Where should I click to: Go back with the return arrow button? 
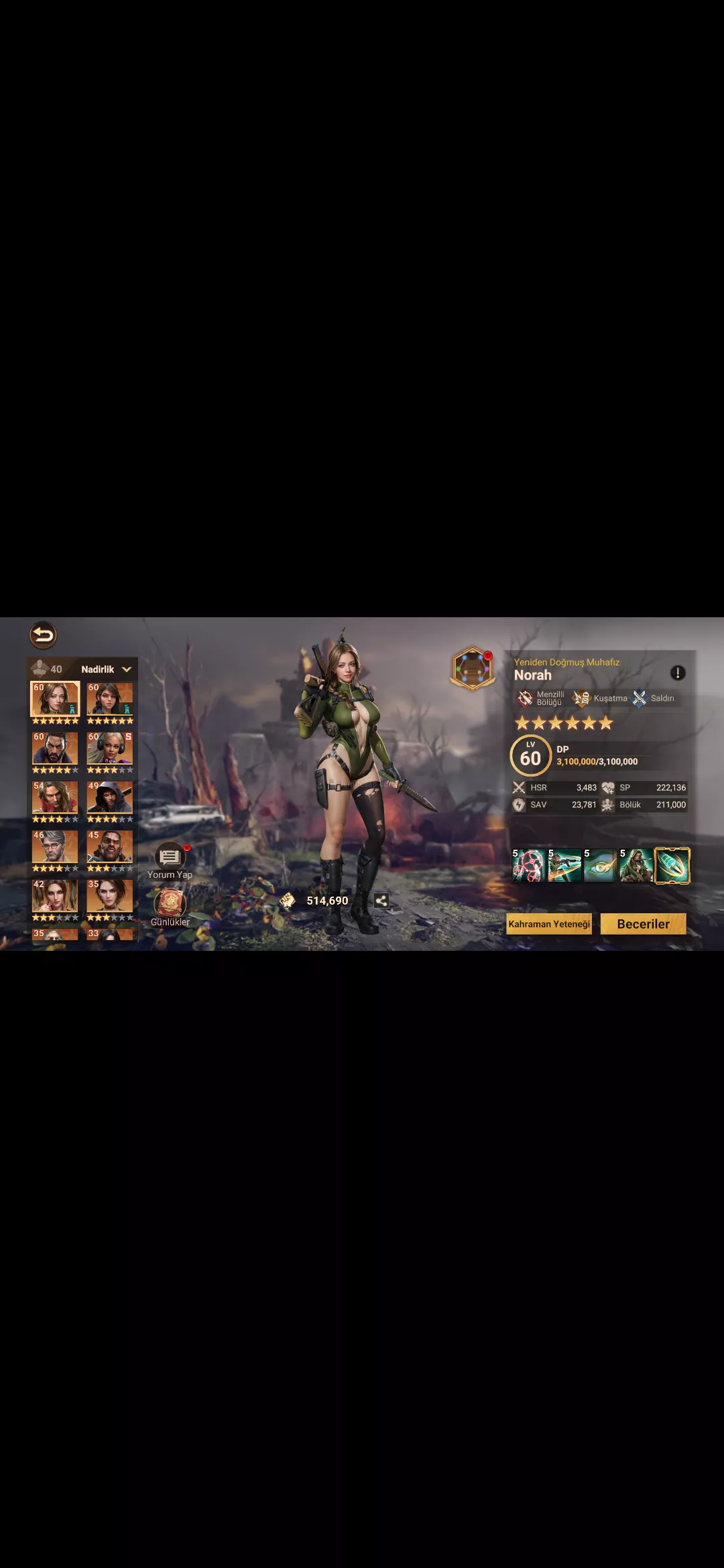pos(43,635)
